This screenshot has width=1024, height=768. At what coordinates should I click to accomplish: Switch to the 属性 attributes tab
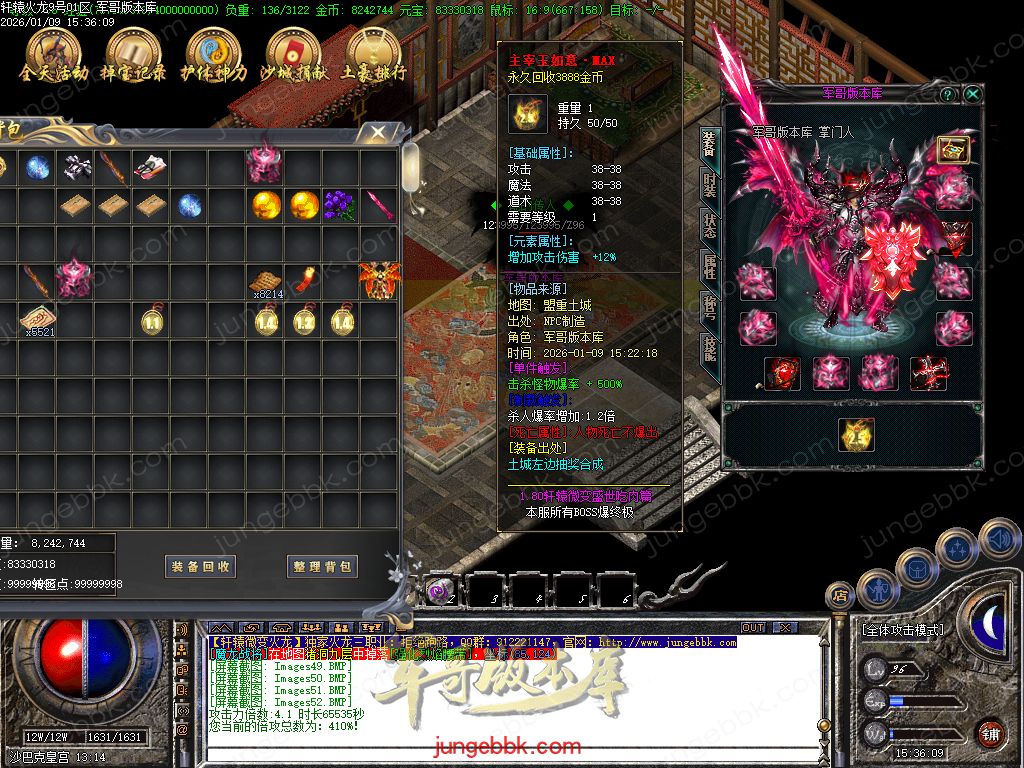click(708, 267)
